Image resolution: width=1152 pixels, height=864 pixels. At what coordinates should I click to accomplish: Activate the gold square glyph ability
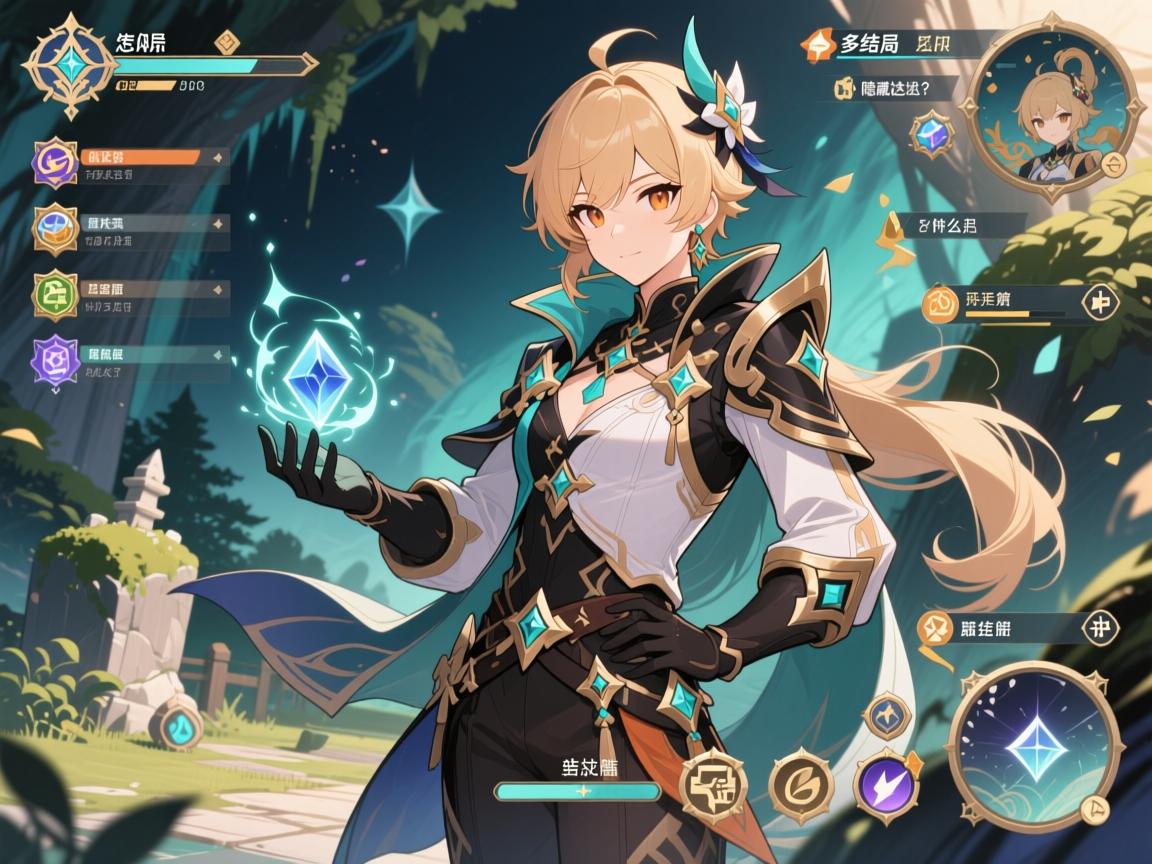coord(711,782)
